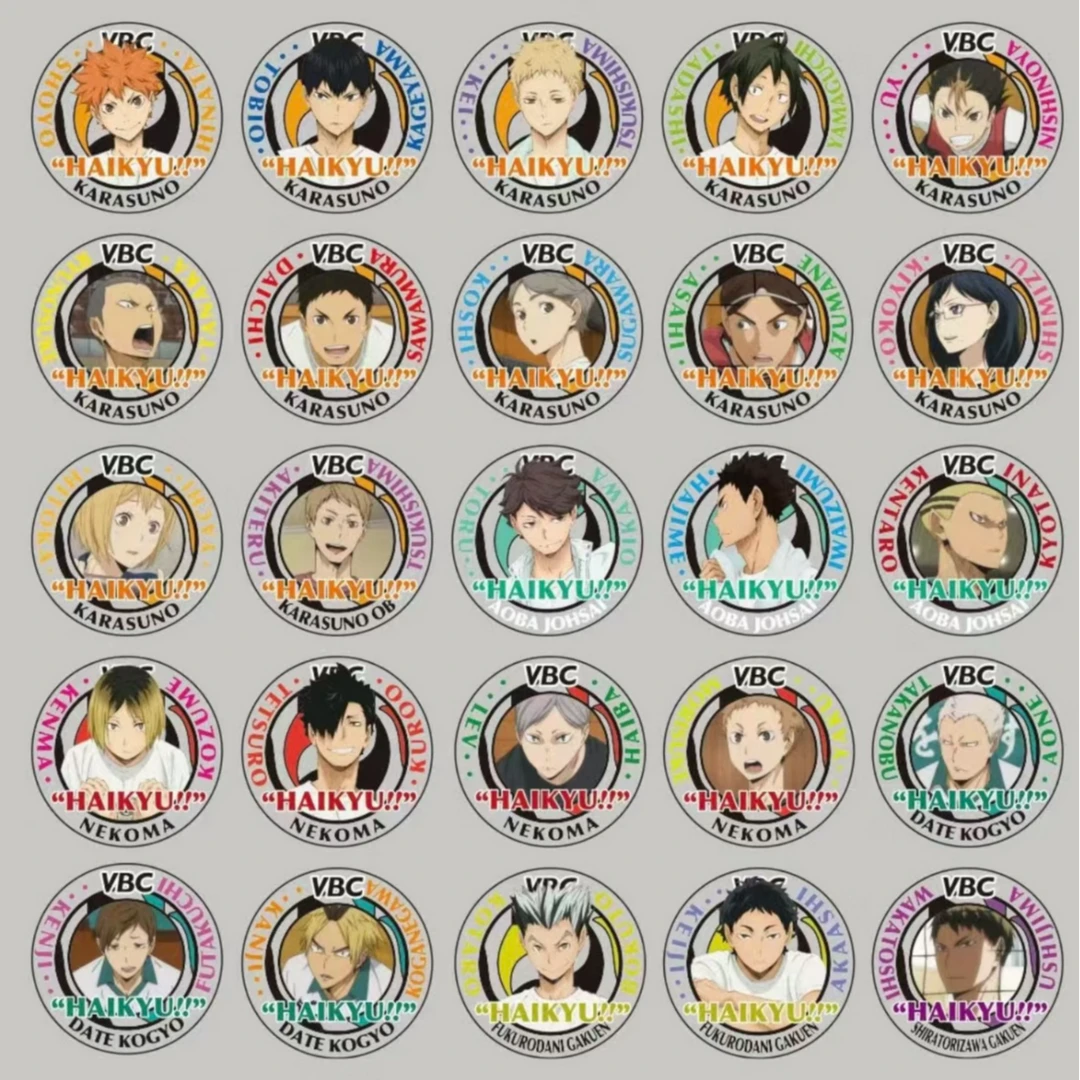Select the Lev Haiba badge

click(x=547, y=750)
